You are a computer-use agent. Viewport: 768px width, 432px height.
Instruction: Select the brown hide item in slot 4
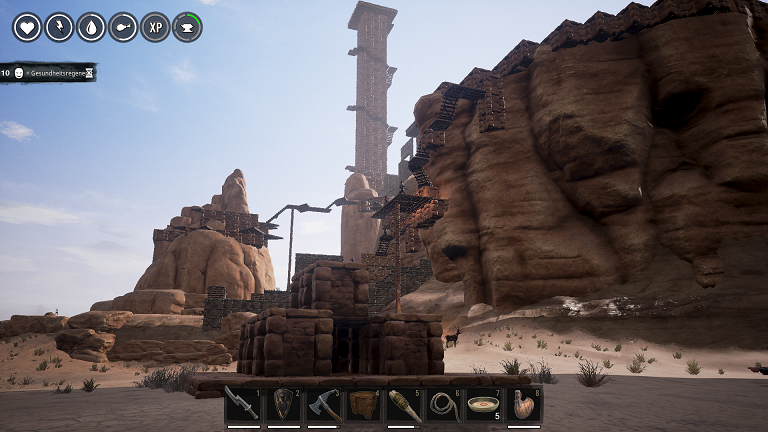click(x=364, y=405)
